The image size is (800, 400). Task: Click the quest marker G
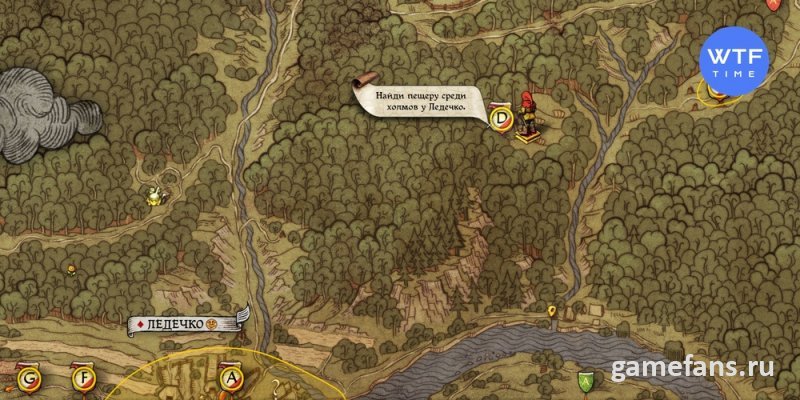pyautogui.click(x=28, y=378)
